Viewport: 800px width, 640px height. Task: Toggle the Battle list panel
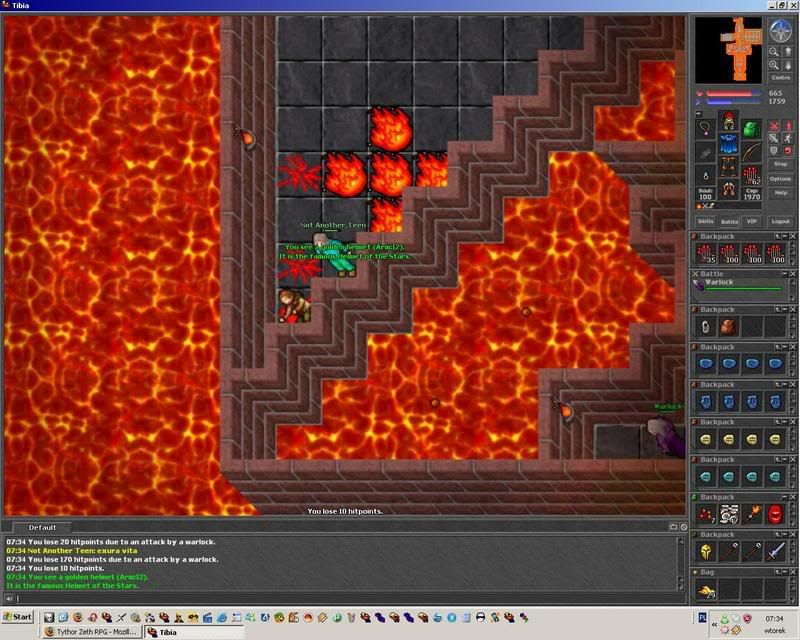(730, 221)
